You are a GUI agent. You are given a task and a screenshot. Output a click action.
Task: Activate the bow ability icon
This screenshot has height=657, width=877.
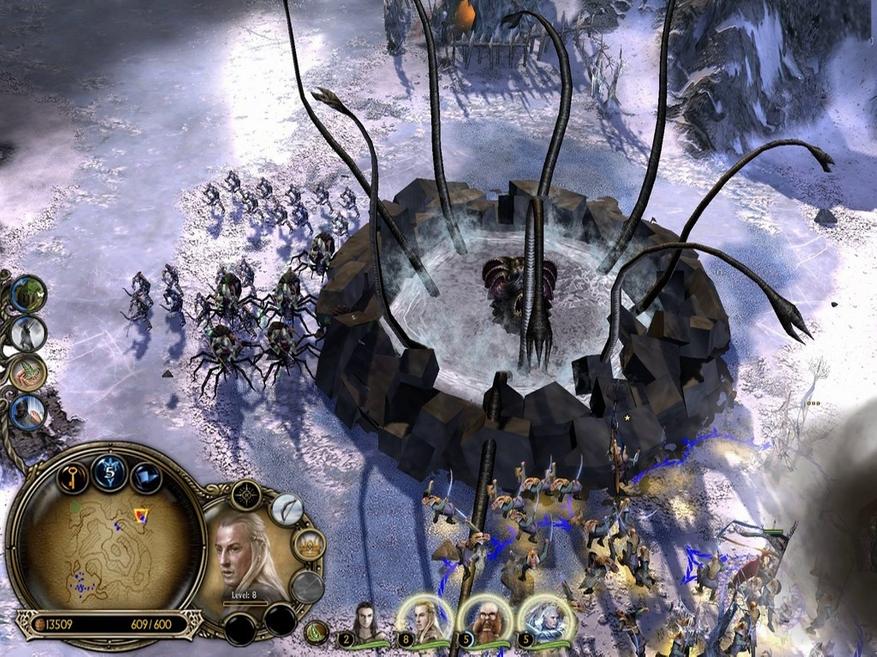[287, 510]
